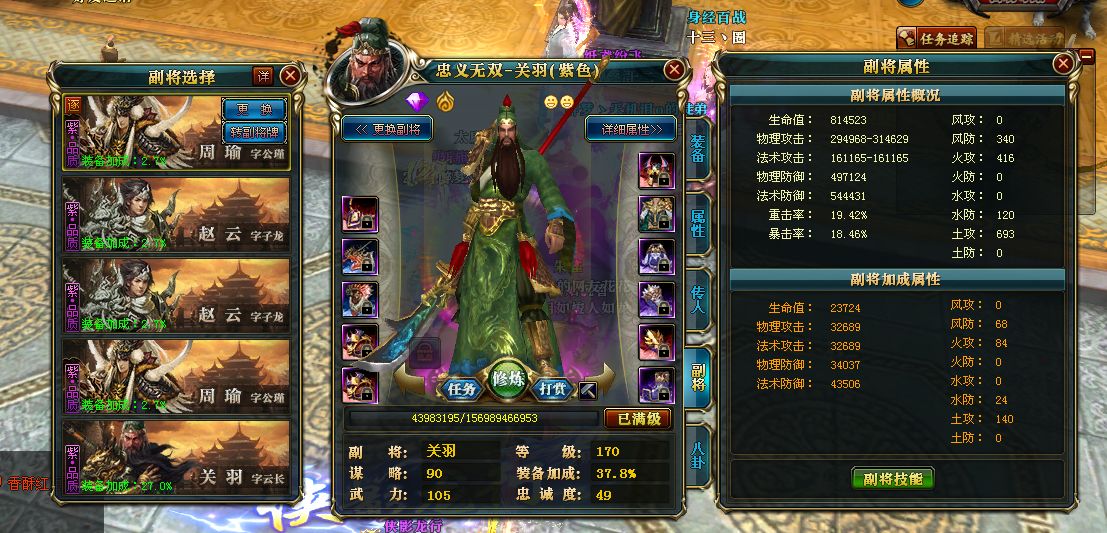Close the 副将属性 panel
Screen dimensions: 1107x533
[1063, 66]
